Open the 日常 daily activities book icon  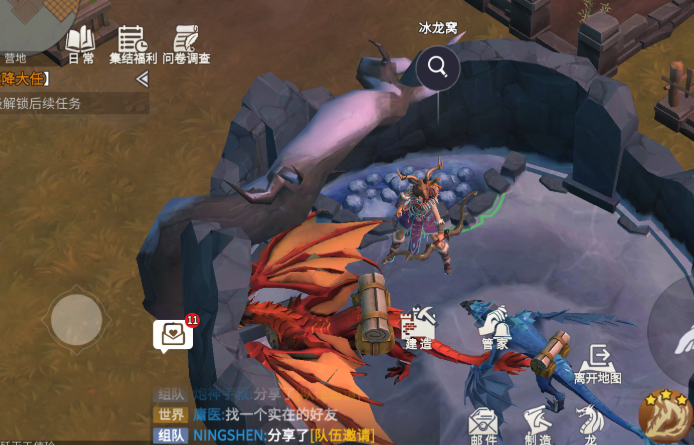pyautogui.click(x=80, y=42)
